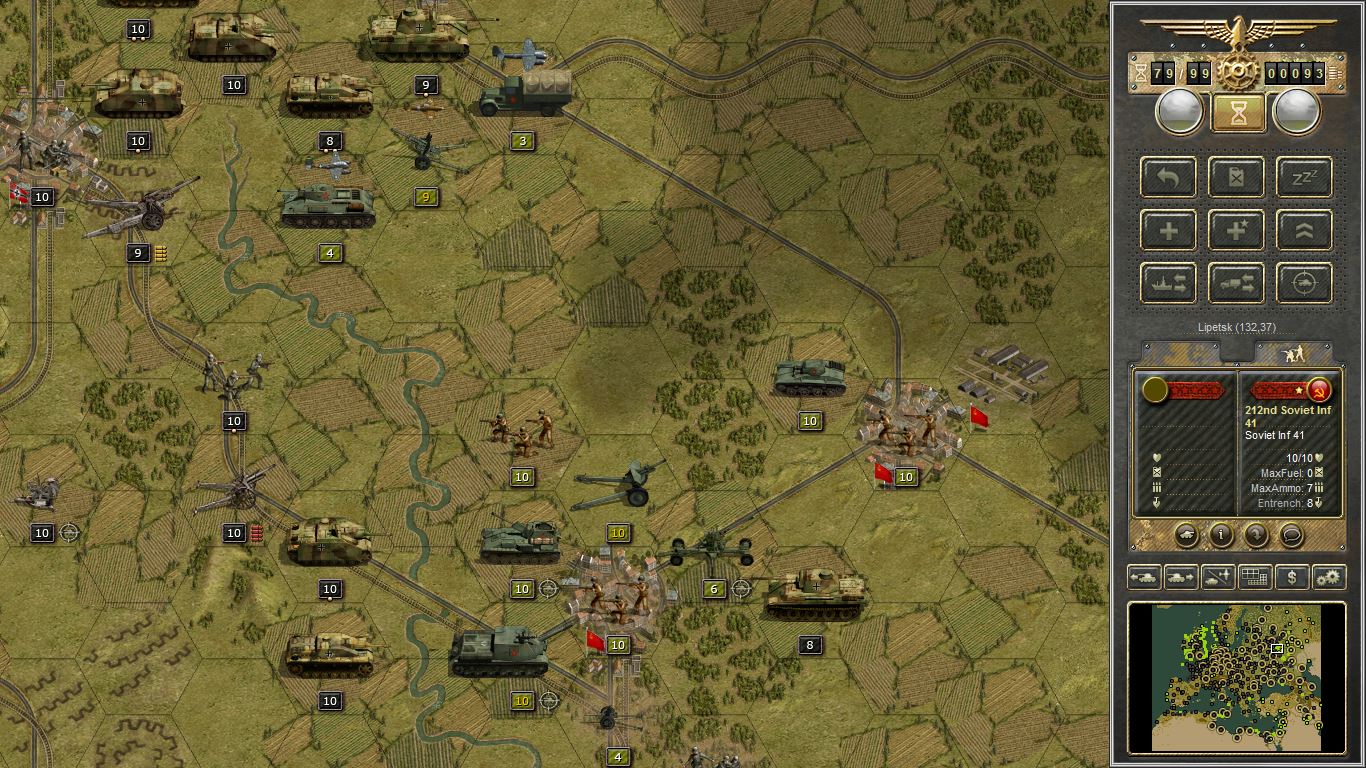Resupply the selected unit with fuel and ammo
Image resolution: width=1366 pixels, height=768 pixels.
1236,177
